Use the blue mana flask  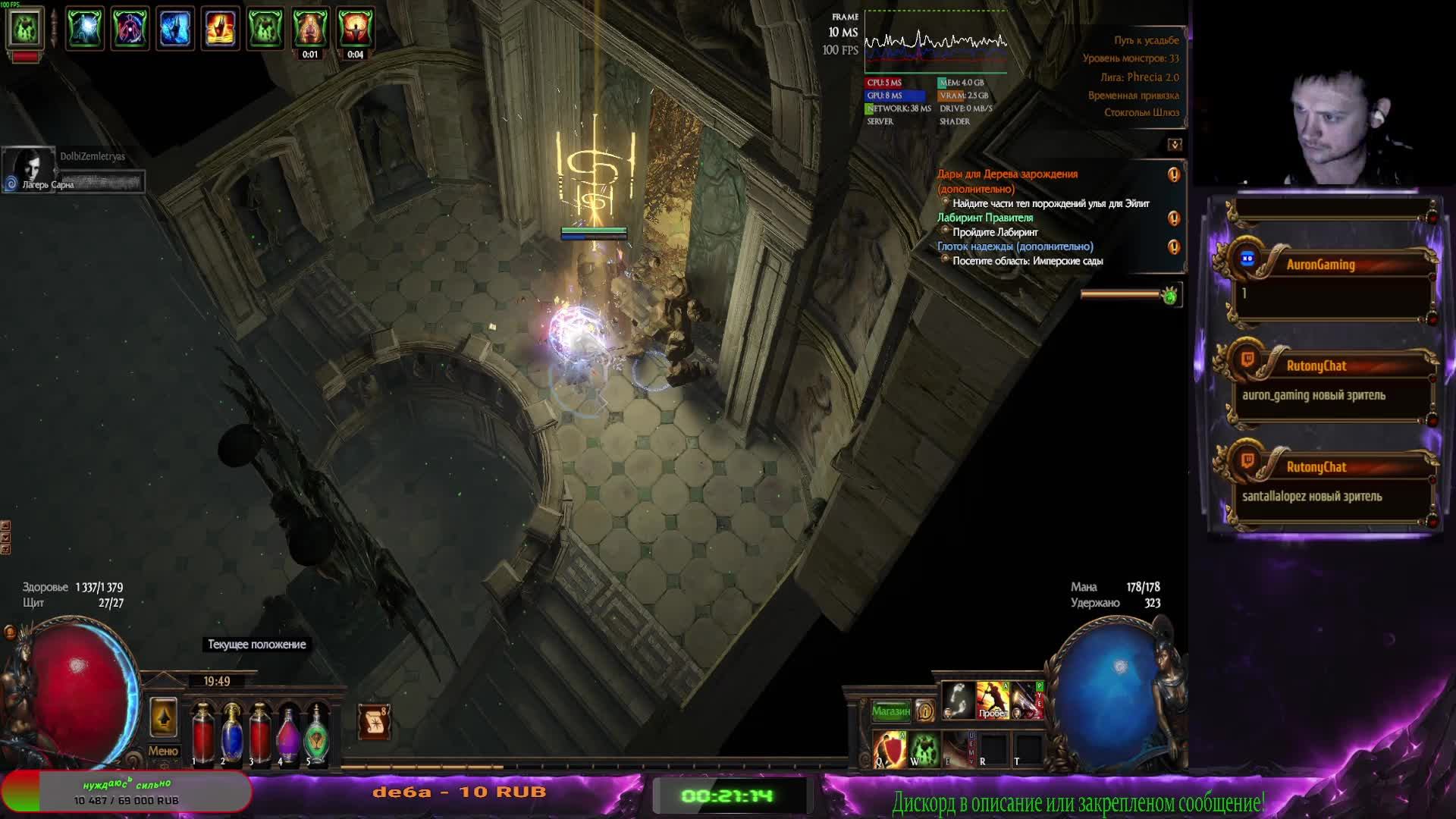click(x=231, y=733)
